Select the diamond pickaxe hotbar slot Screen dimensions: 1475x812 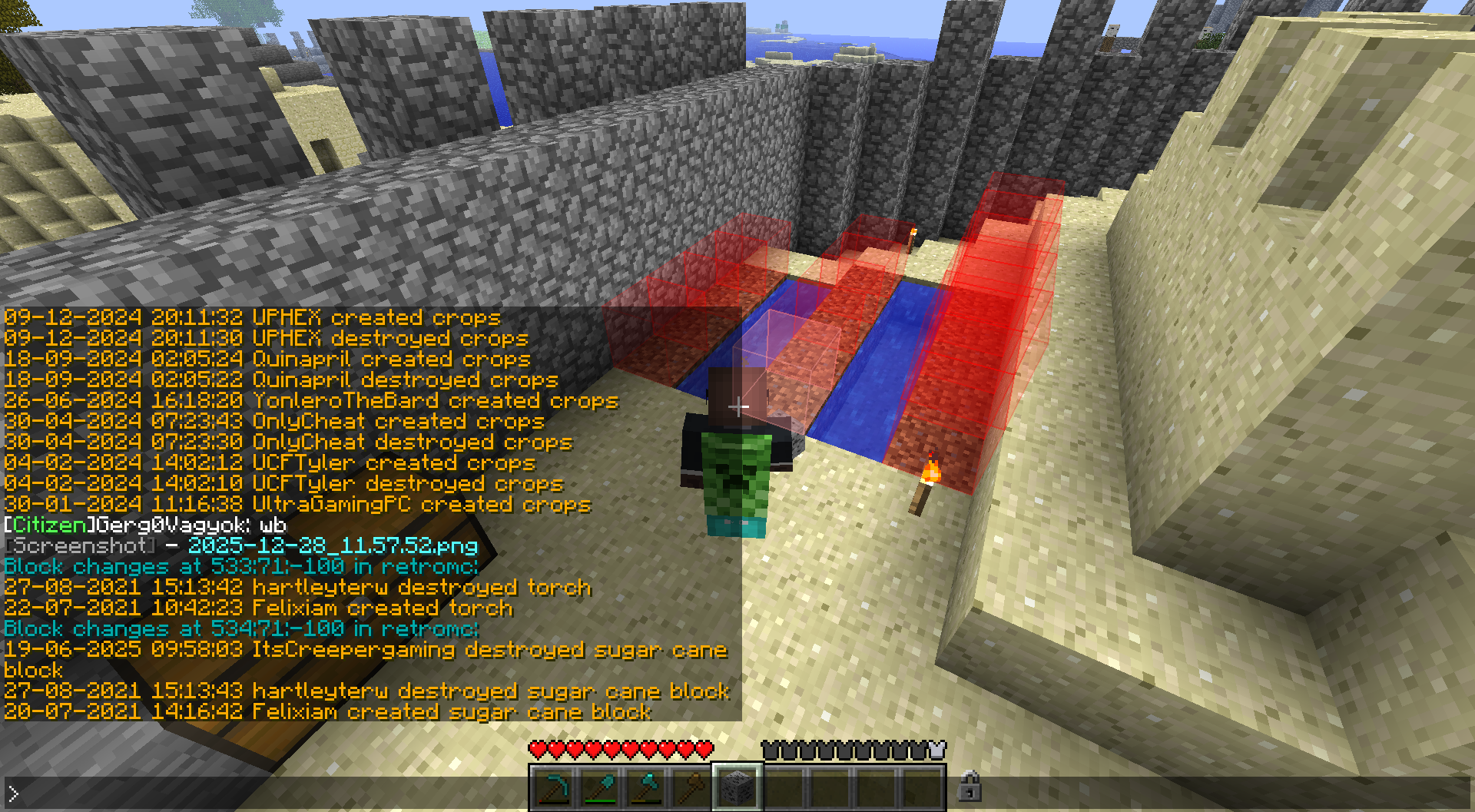tap(553, 788)
